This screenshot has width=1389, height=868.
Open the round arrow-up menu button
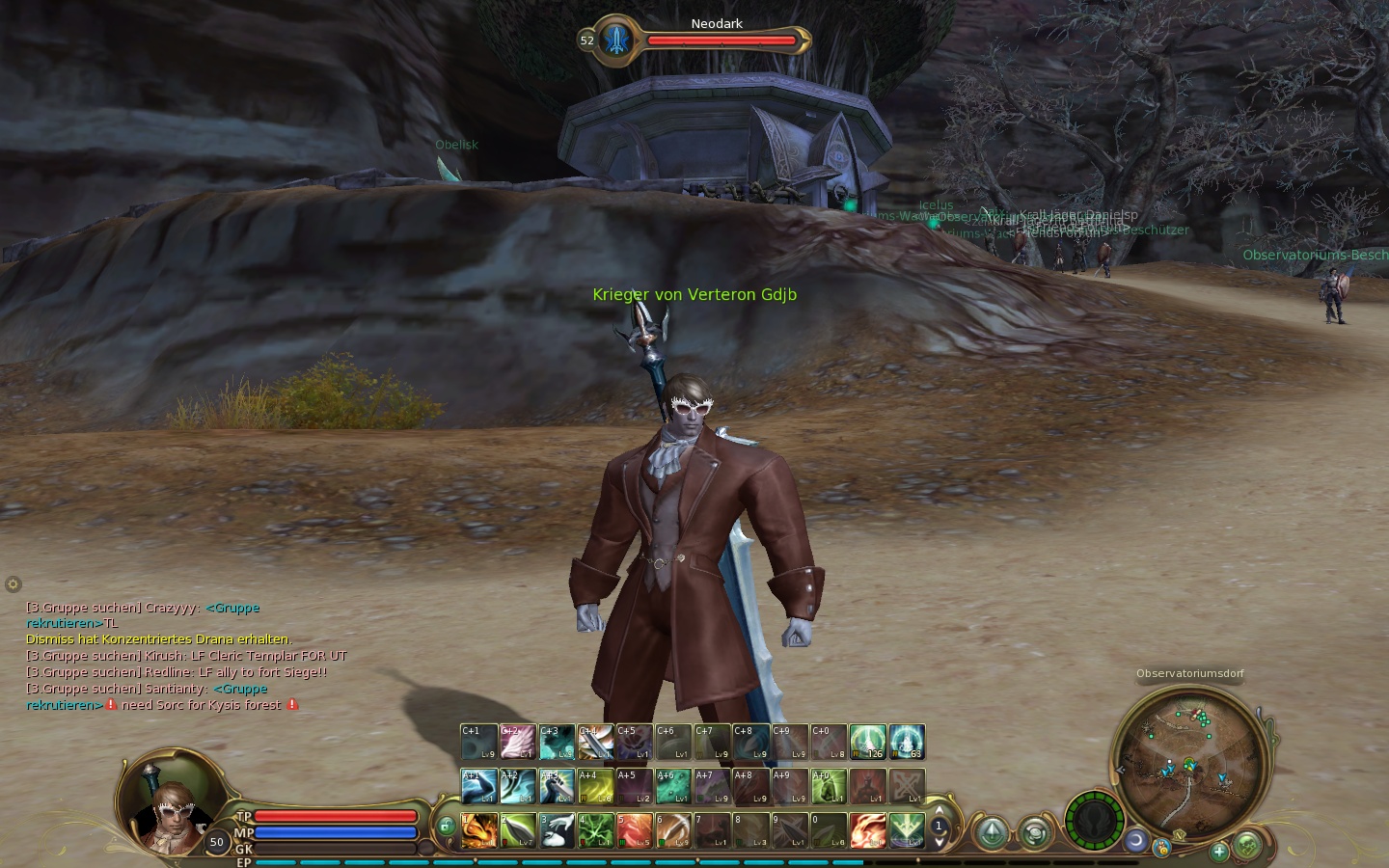pyautogui.click(x=993, y=833)
